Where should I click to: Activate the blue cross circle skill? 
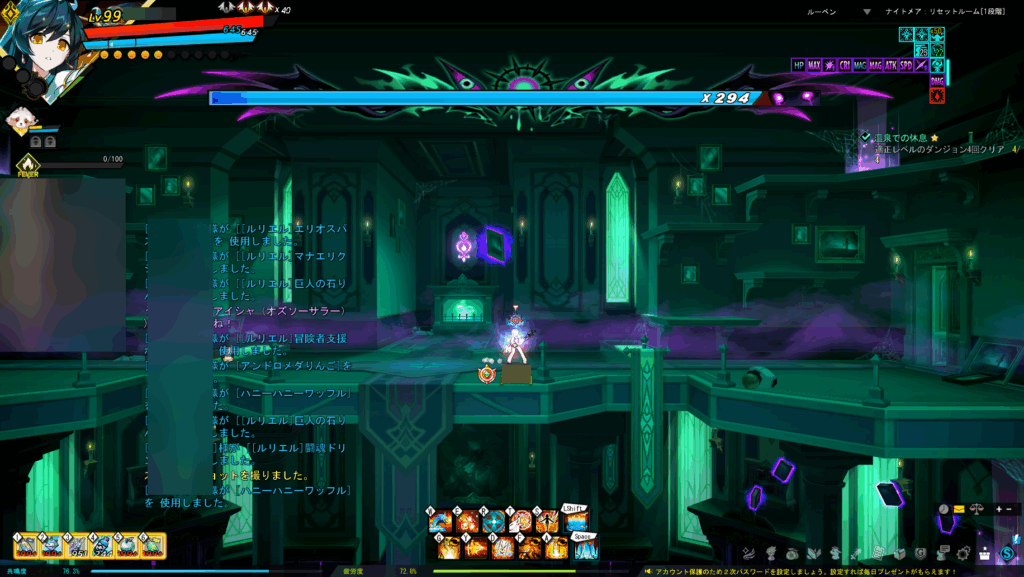[x=494, y=521]
